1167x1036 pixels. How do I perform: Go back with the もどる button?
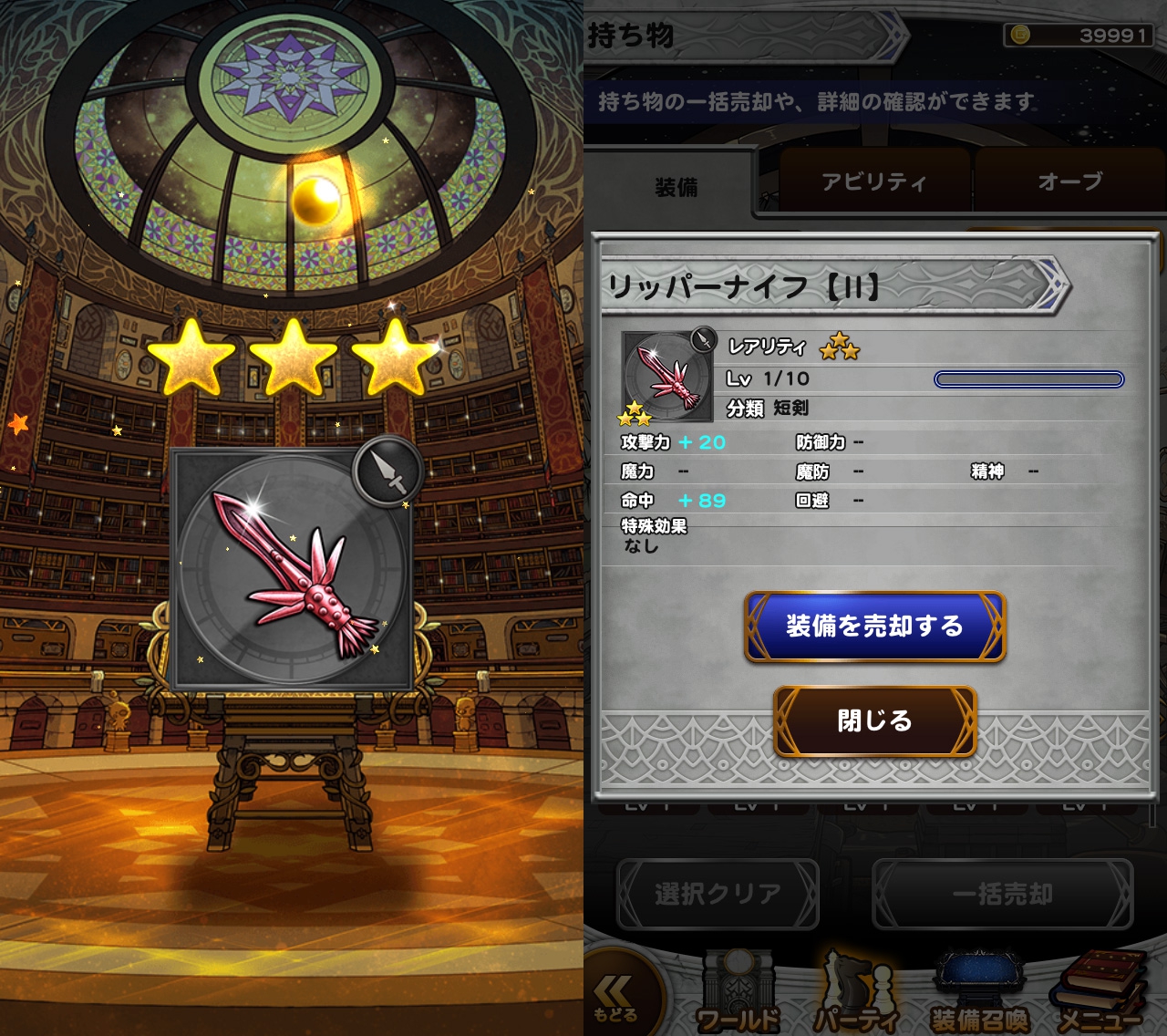point(617,998)
